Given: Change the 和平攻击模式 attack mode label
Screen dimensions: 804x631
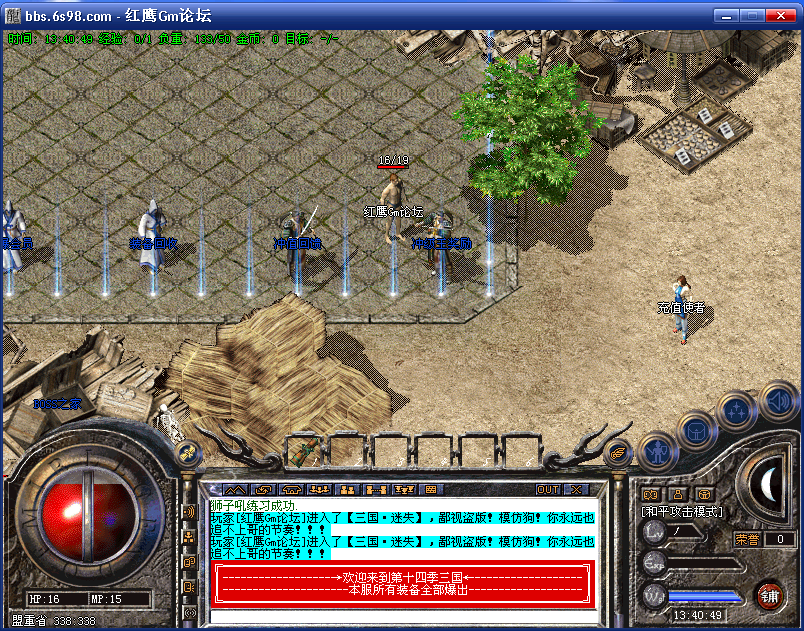Looking at the screenshot, I should point(684,511).
